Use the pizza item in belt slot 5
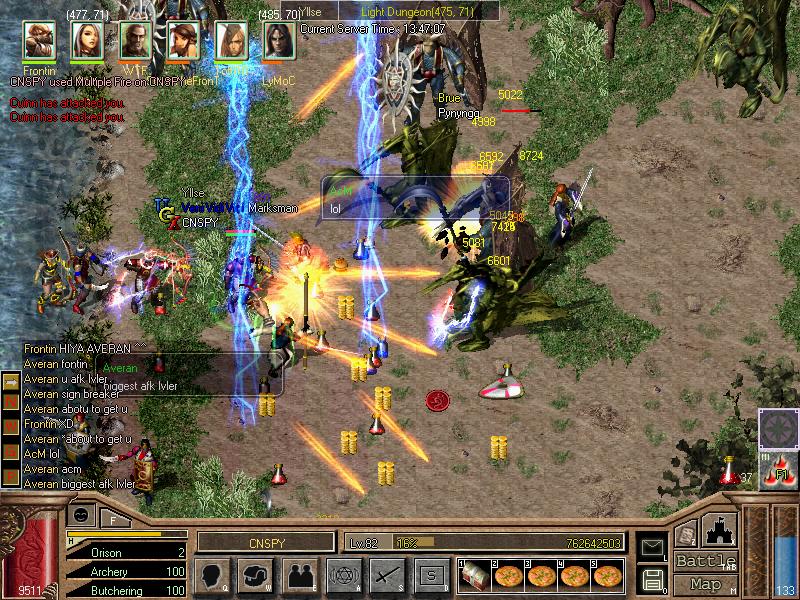 tap(607, 576)
